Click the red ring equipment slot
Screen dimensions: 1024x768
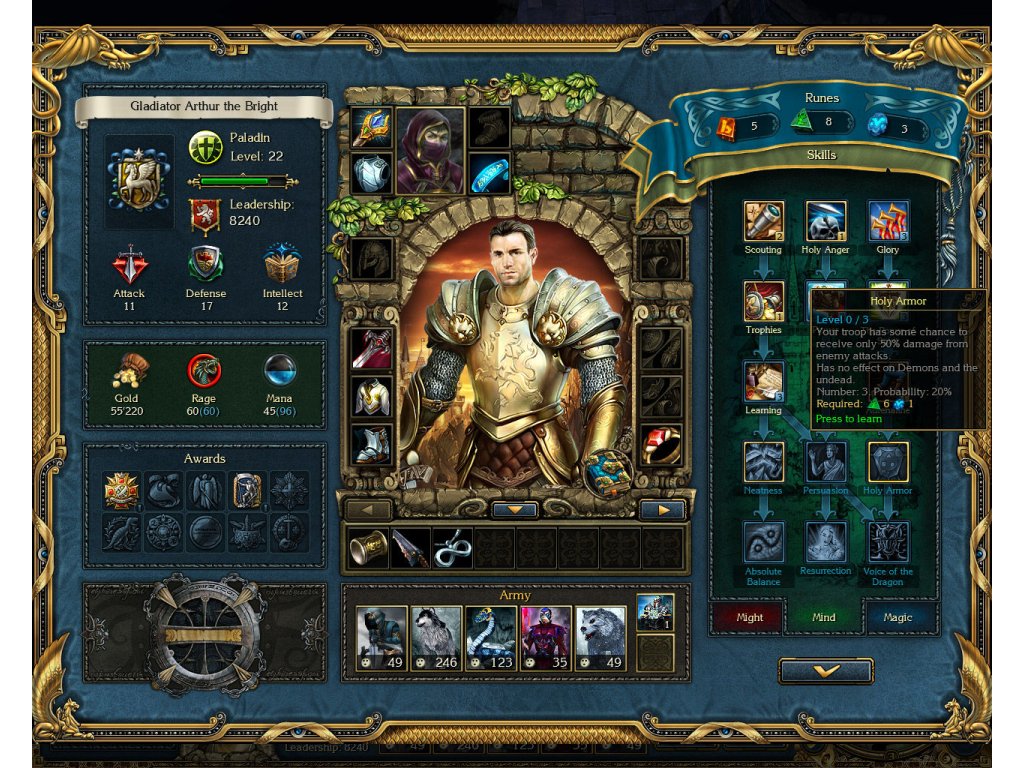[x=661, y=445]
